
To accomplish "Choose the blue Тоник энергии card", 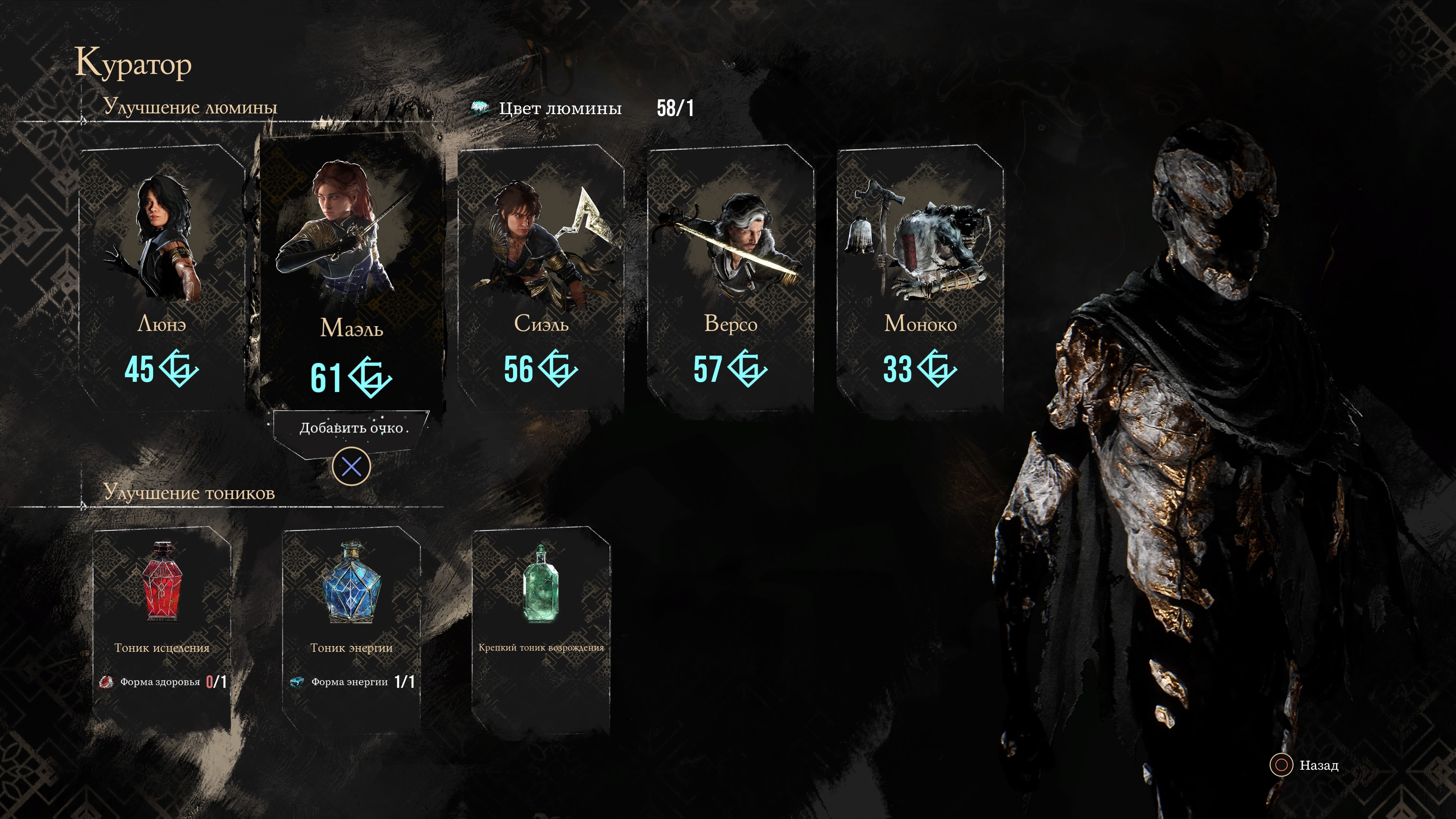I will tap(351, 622).
